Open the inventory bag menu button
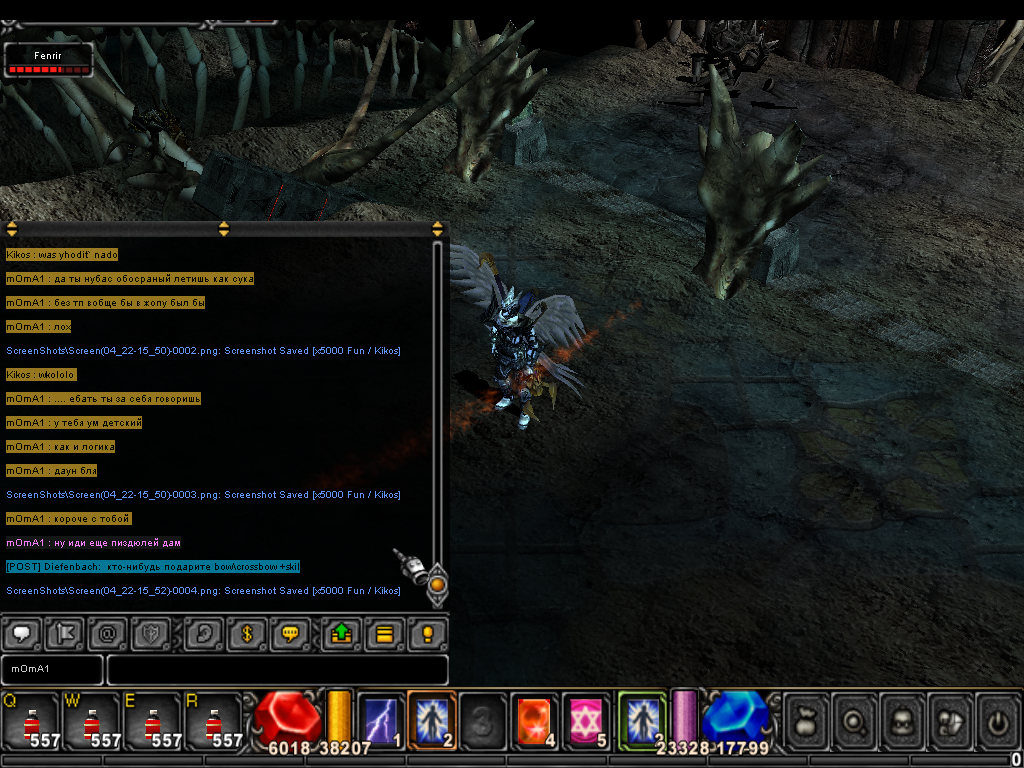The image size is (1024, 768). point(807,720)
